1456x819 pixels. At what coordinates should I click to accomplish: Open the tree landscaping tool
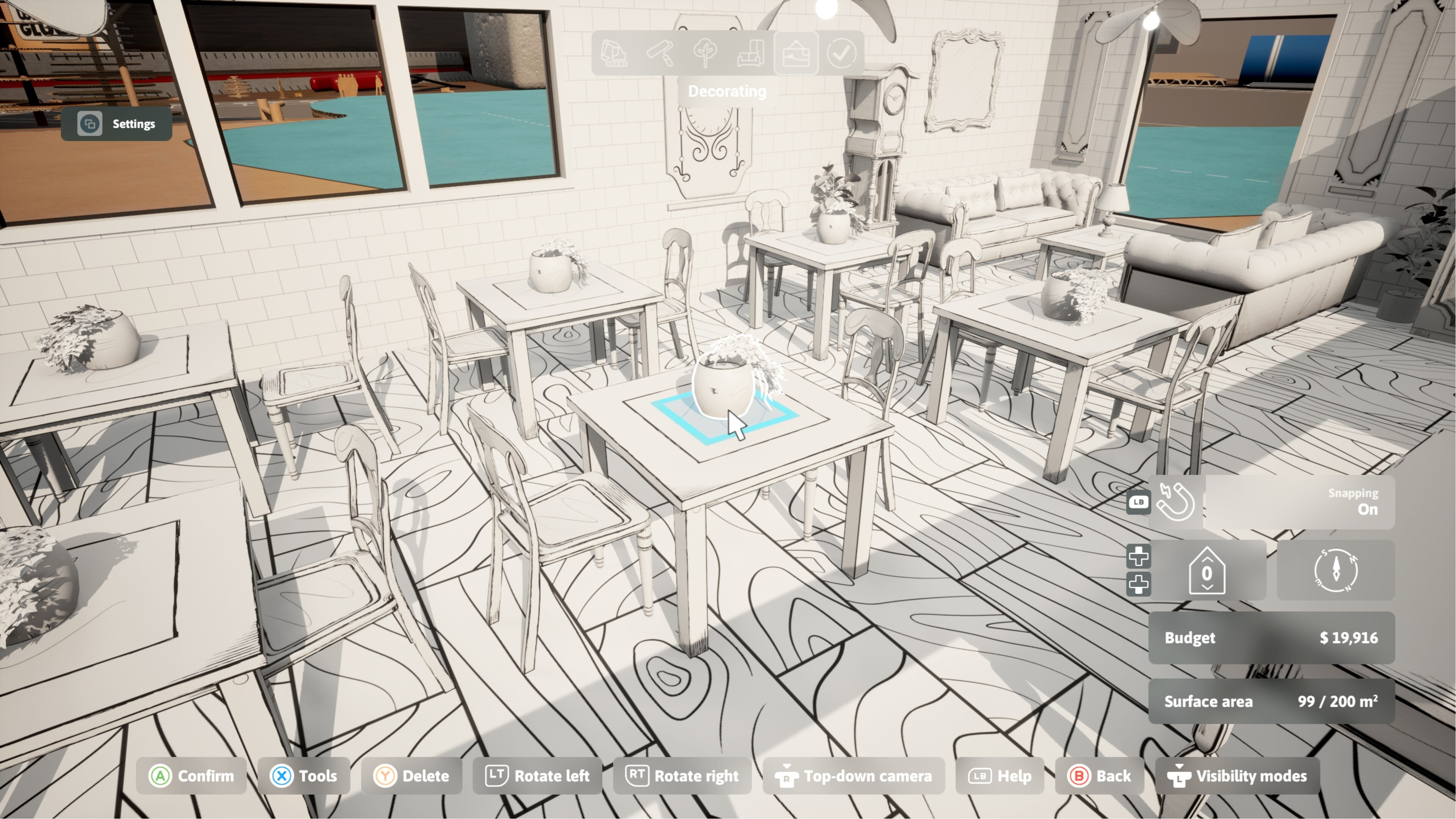point(705,54)
